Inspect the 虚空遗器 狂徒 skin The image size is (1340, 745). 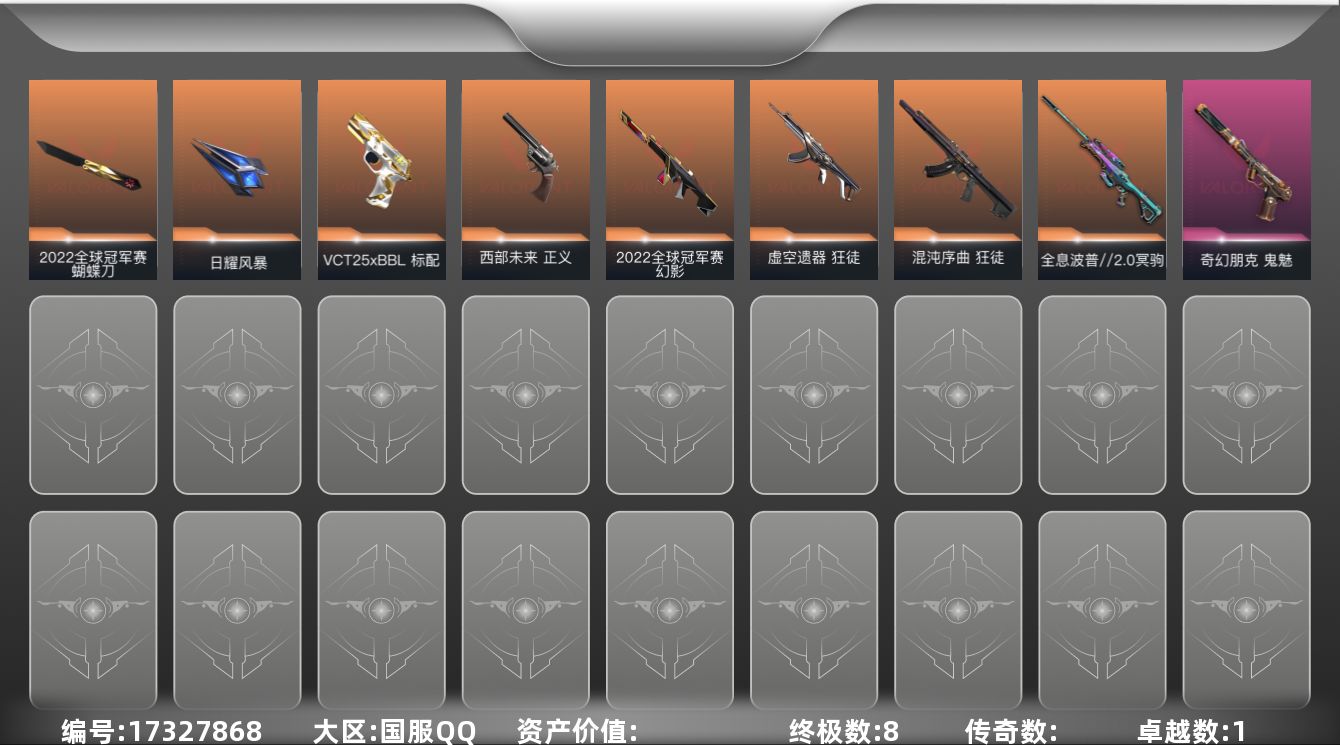click(x=813, y=175)
